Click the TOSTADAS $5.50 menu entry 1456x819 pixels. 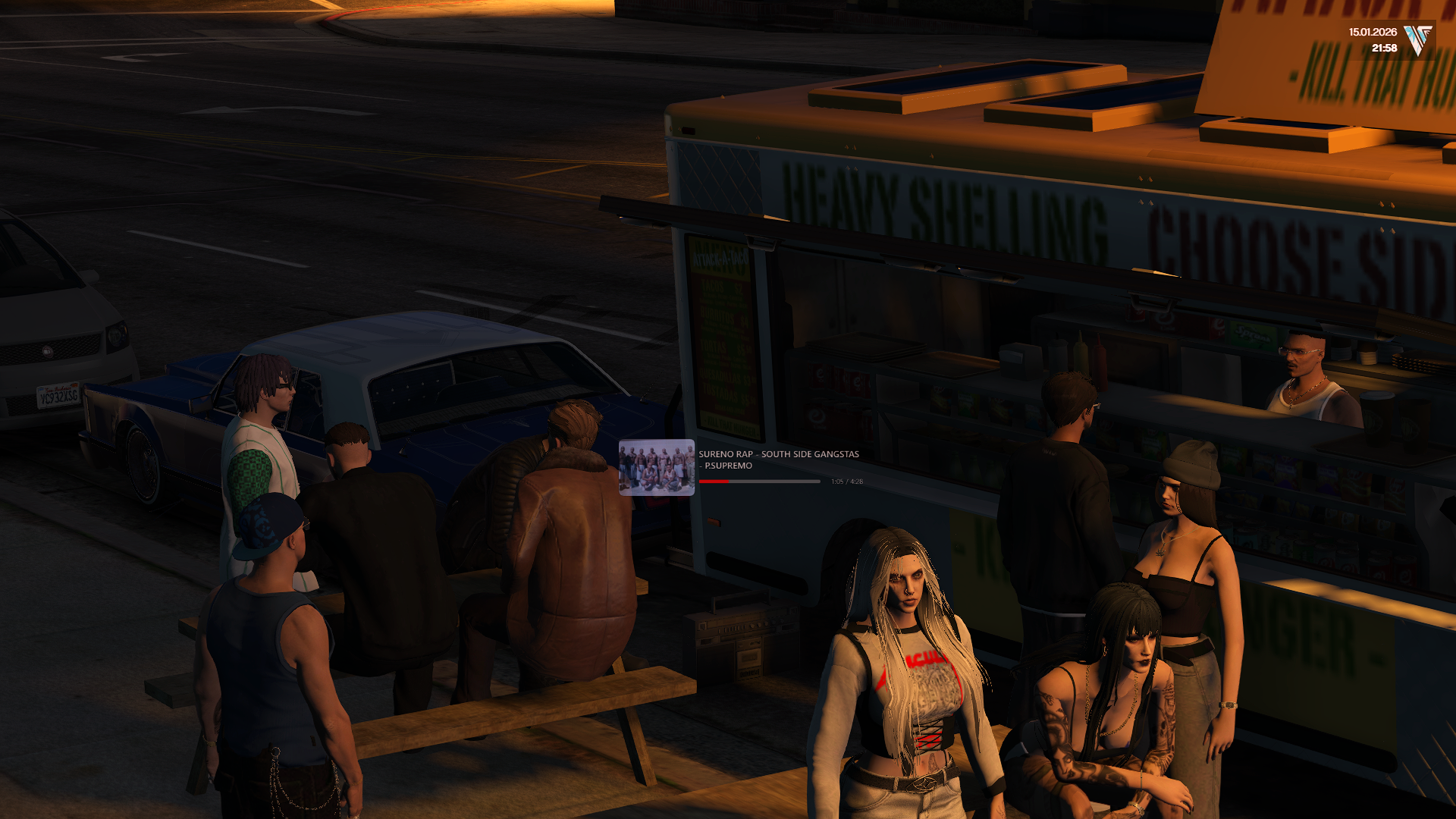click(x=728, y=393)
